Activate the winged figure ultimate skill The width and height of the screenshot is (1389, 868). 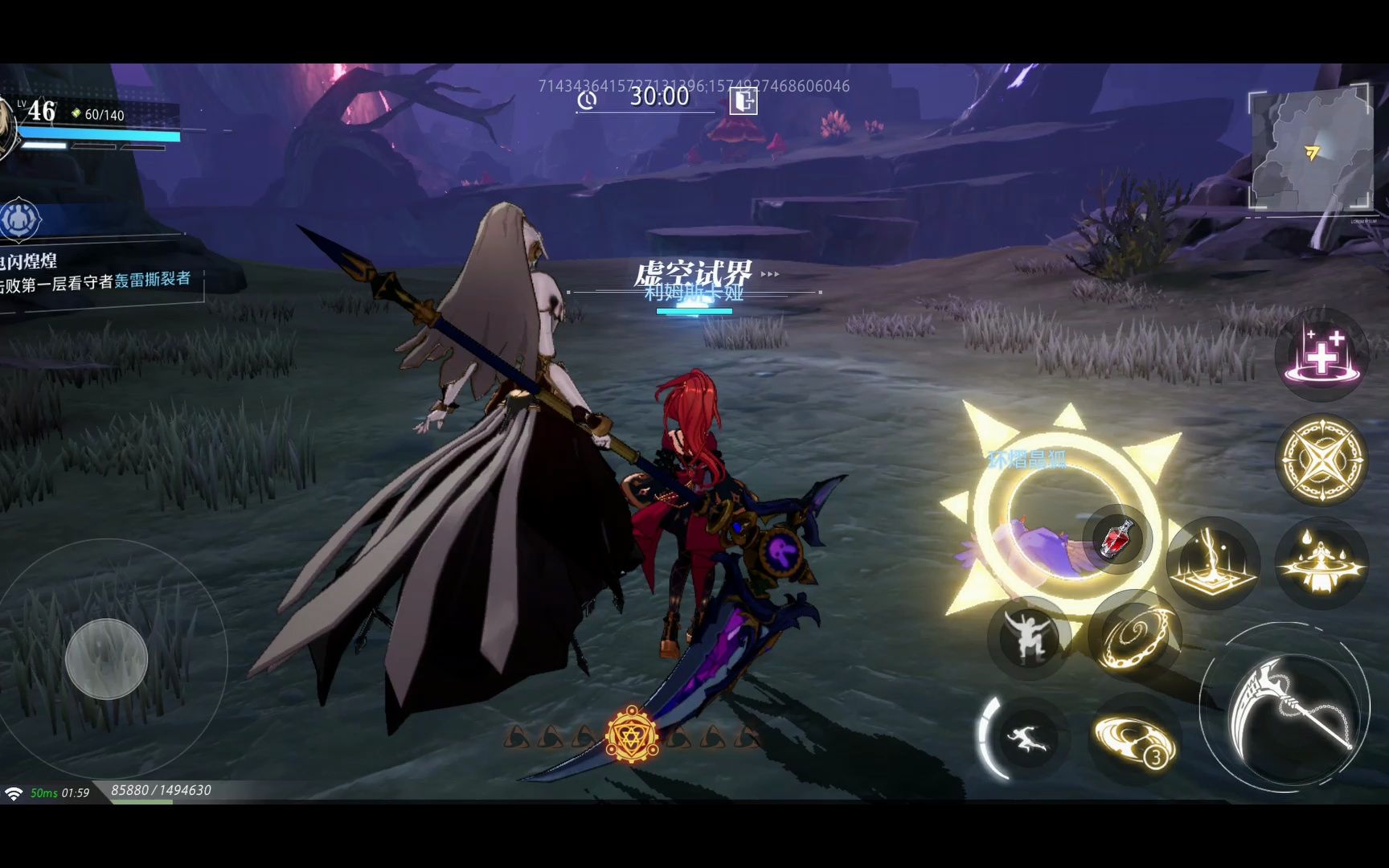click(x=1321, y=562)
